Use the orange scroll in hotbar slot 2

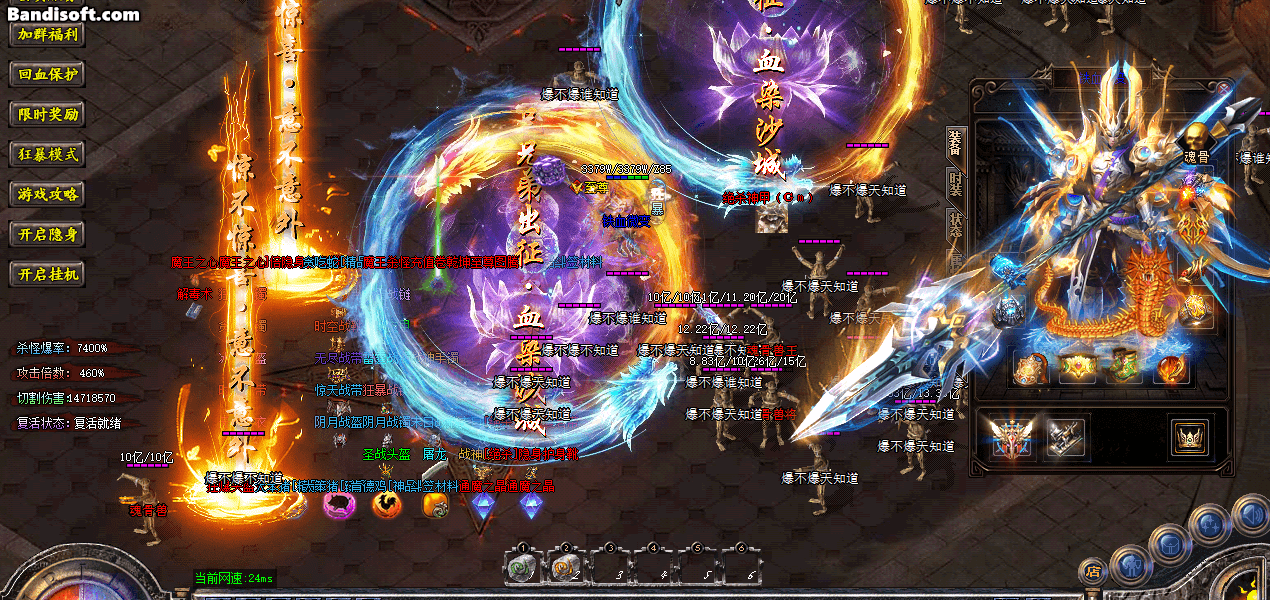[x=563, y=567]
